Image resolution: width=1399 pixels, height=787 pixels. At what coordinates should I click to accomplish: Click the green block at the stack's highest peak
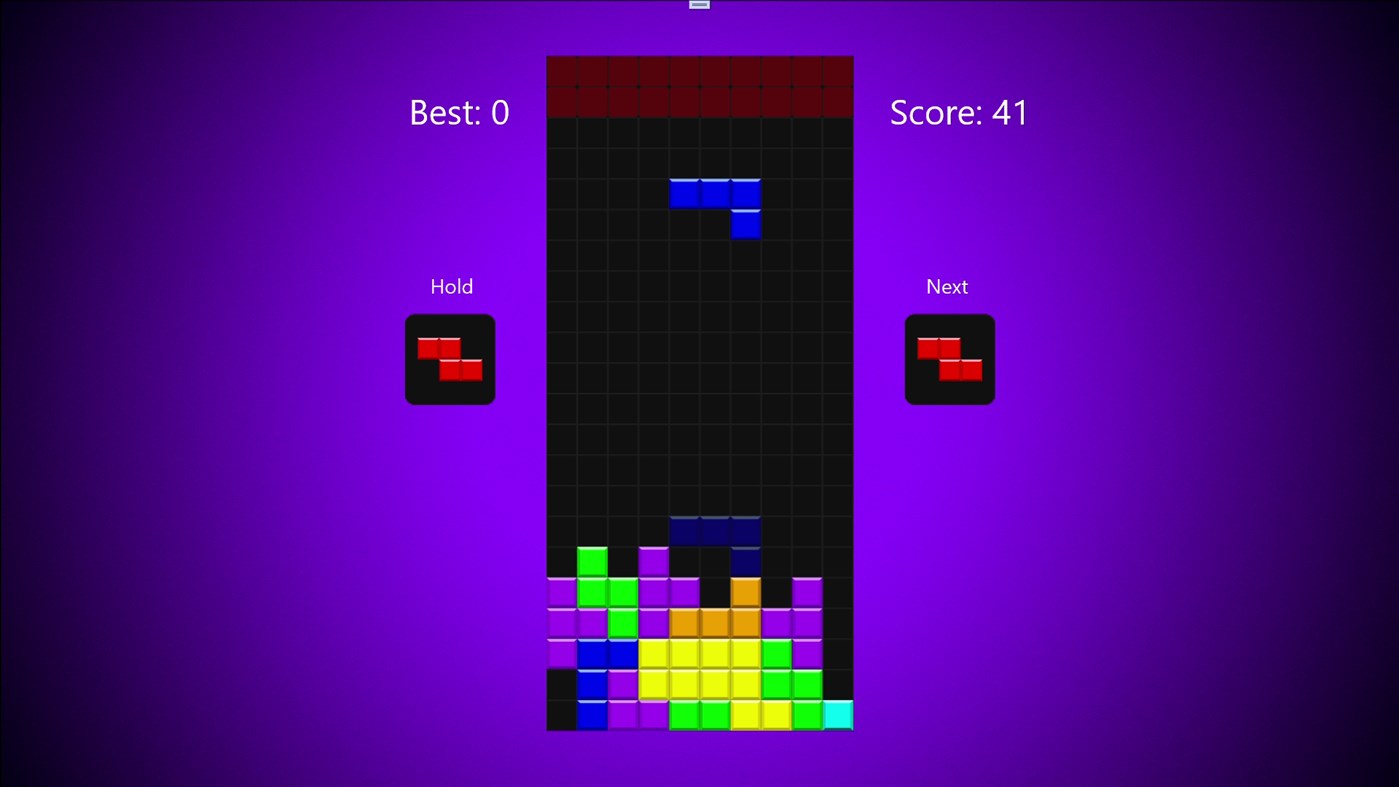point(592,560)
